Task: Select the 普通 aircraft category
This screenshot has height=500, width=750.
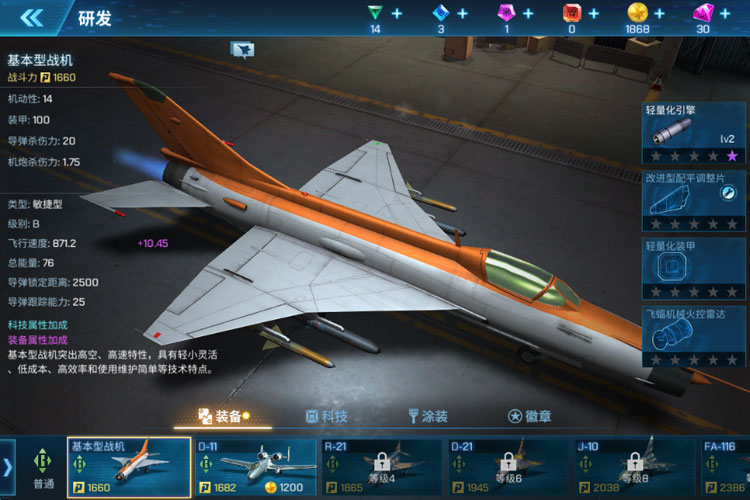Action: 43,467
